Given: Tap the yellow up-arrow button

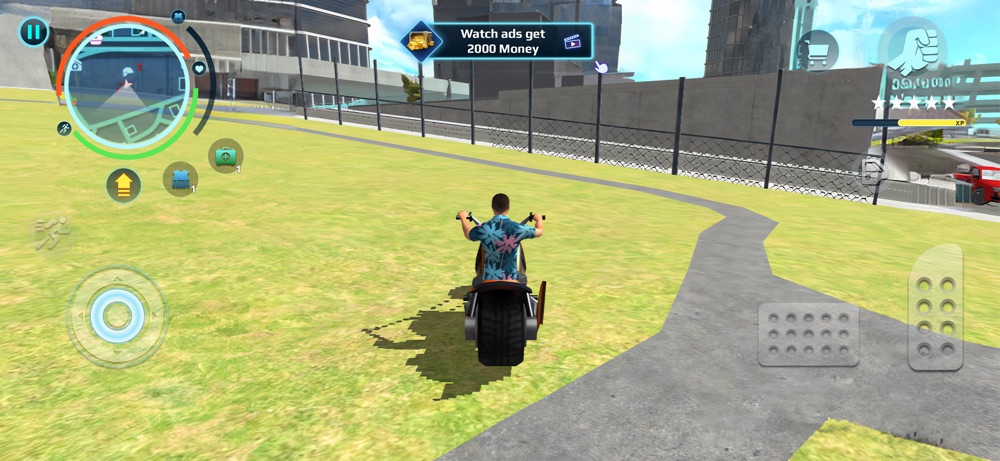Looking at the screenshot, I should pyautogui.click(x=123, y=185).
